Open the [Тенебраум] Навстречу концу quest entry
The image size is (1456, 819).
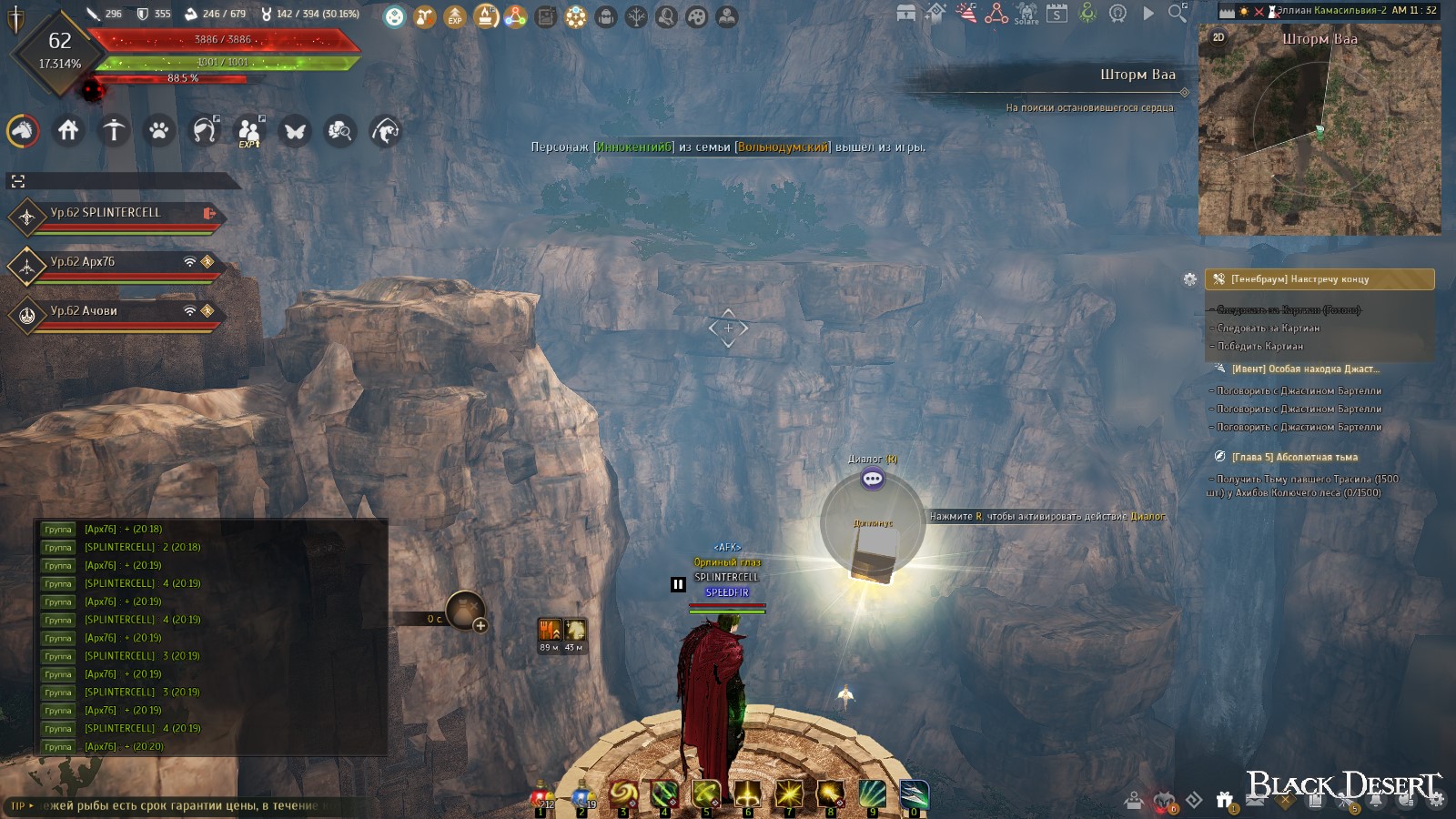tap(1319, 279)
